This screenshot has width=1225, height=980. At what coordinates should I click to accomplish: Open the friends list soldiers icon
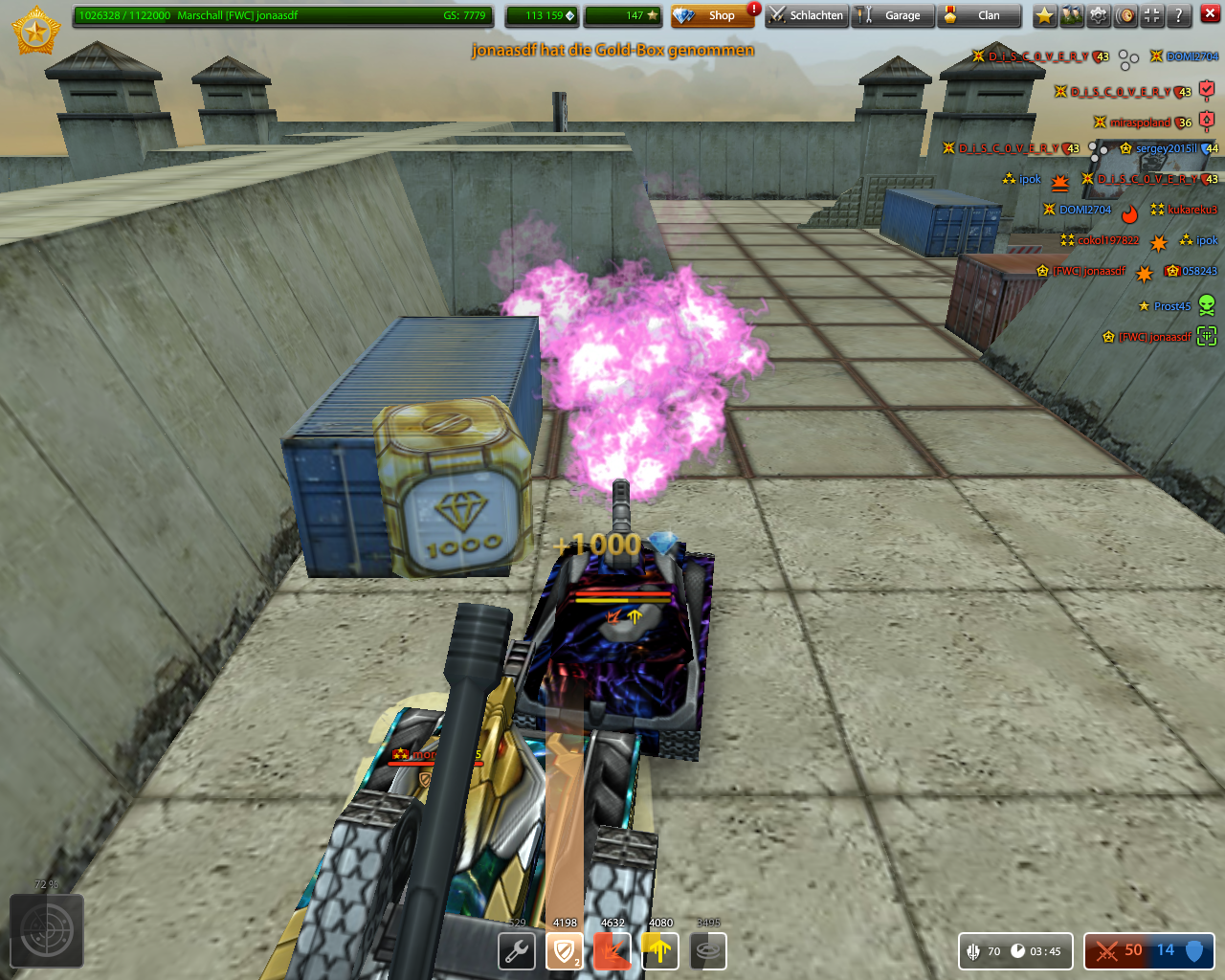pos(1072,15)
